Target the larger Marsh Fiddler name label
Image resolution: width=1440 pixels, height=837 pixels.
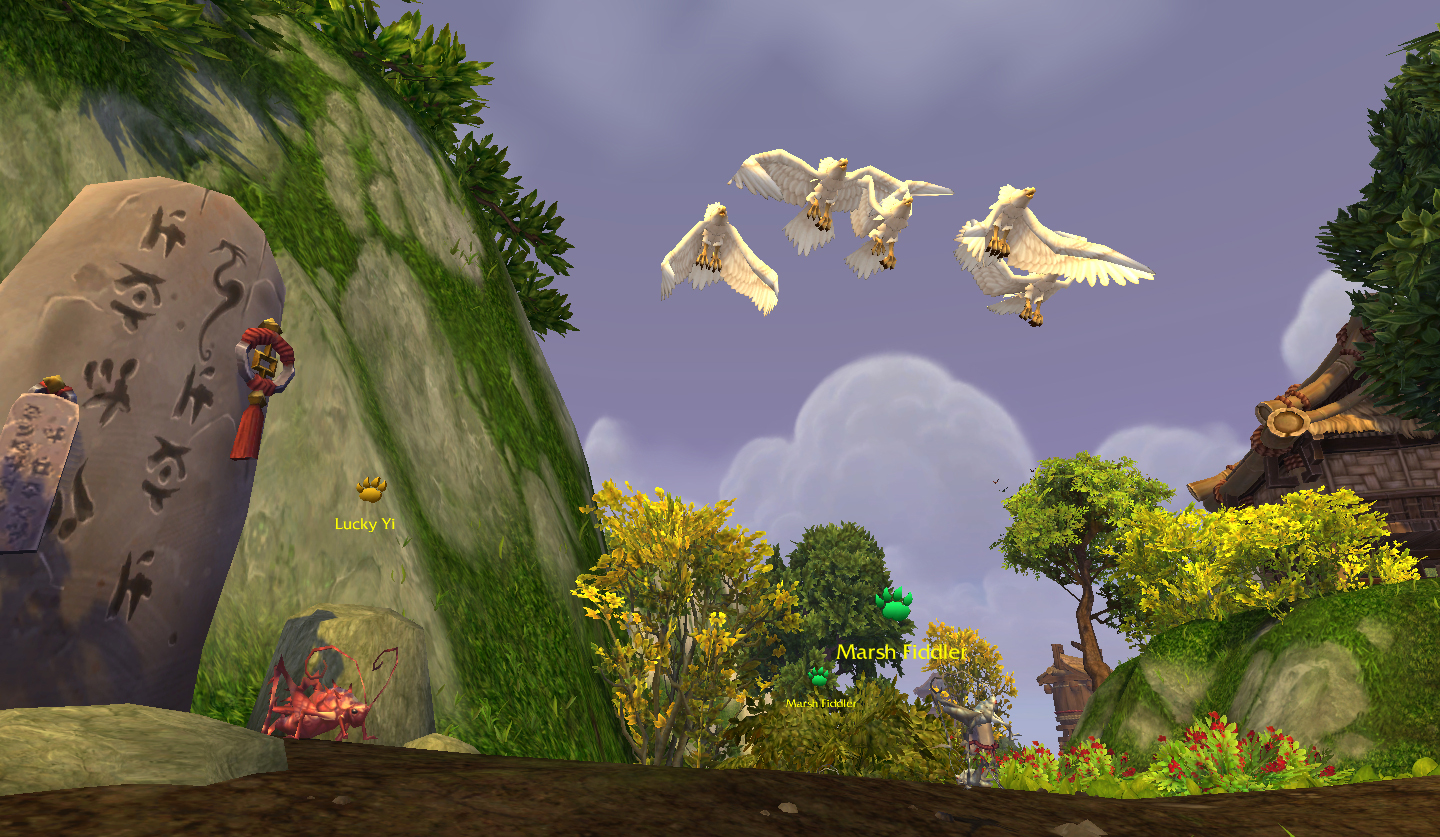tap(901, 652)
